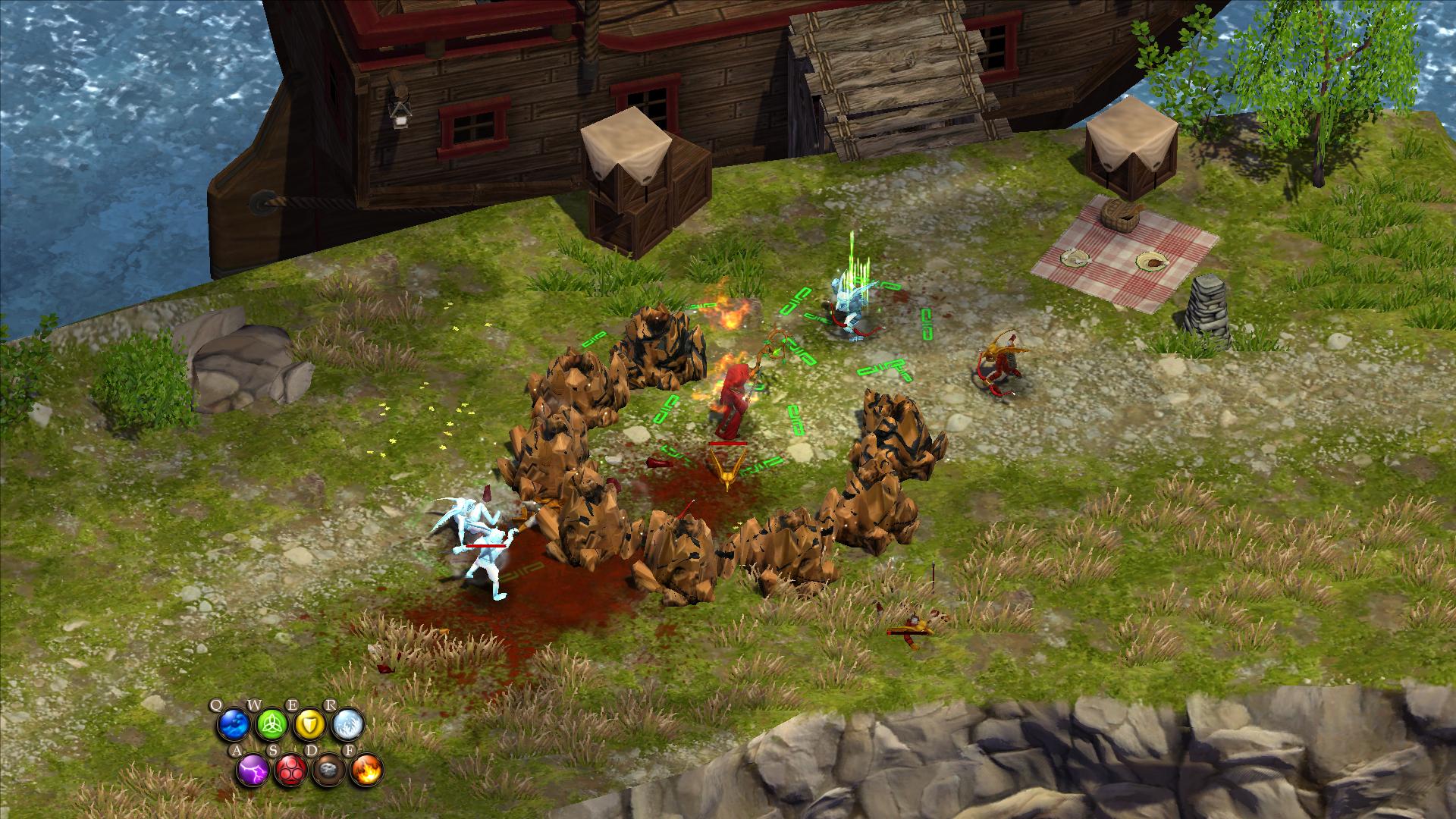Select the purple Lightning element orb
This screenshot has width=1456, height=819.
click(x=253, y=770)
